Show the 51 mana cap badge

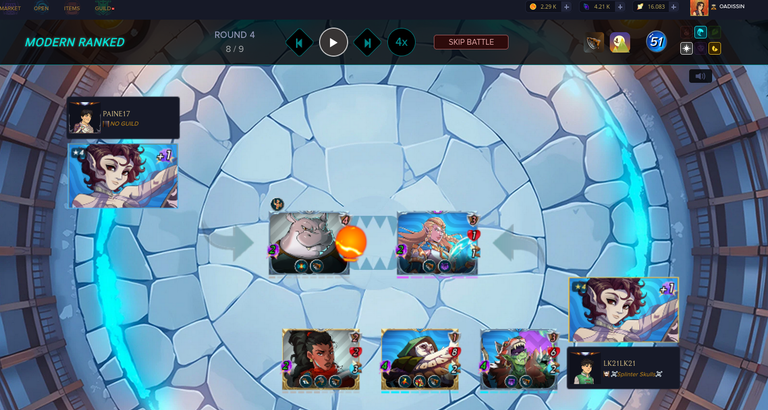tap(656, 42)
